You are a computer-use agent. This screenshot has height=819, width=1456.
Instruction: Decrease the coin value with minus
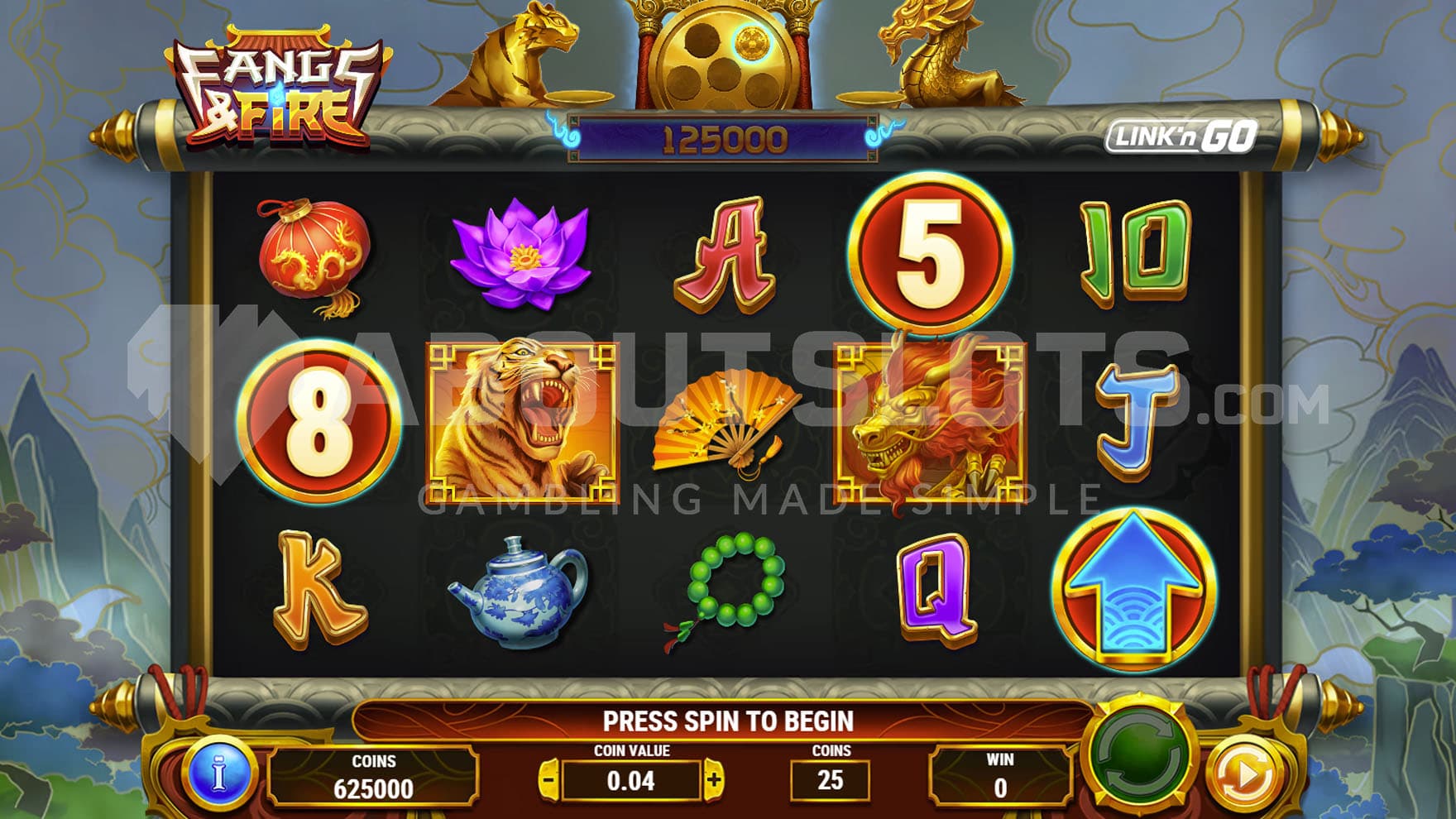[x=548, y=780]
